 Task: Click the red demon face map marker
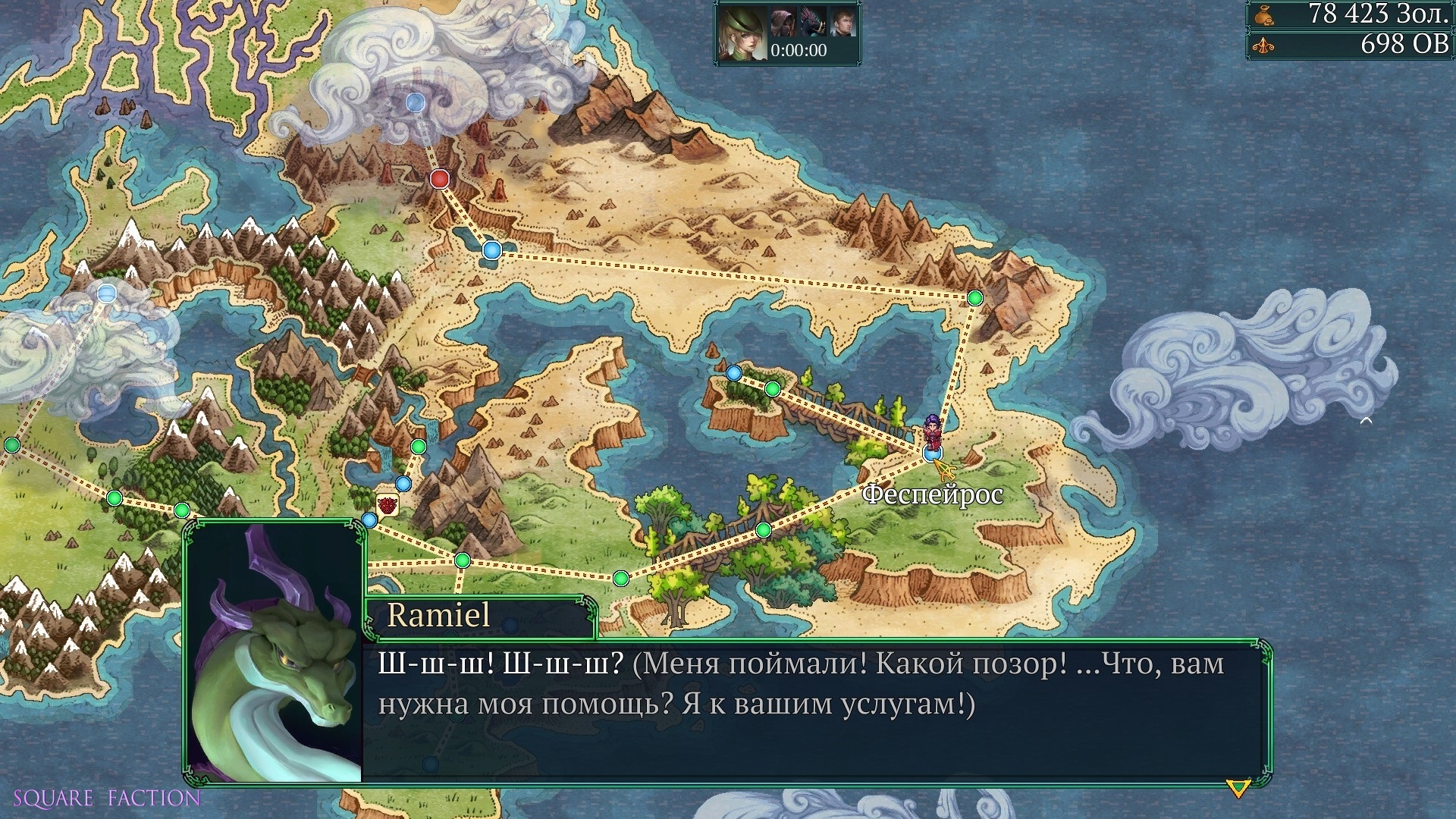pyautogui.click(x=387, y=504)
